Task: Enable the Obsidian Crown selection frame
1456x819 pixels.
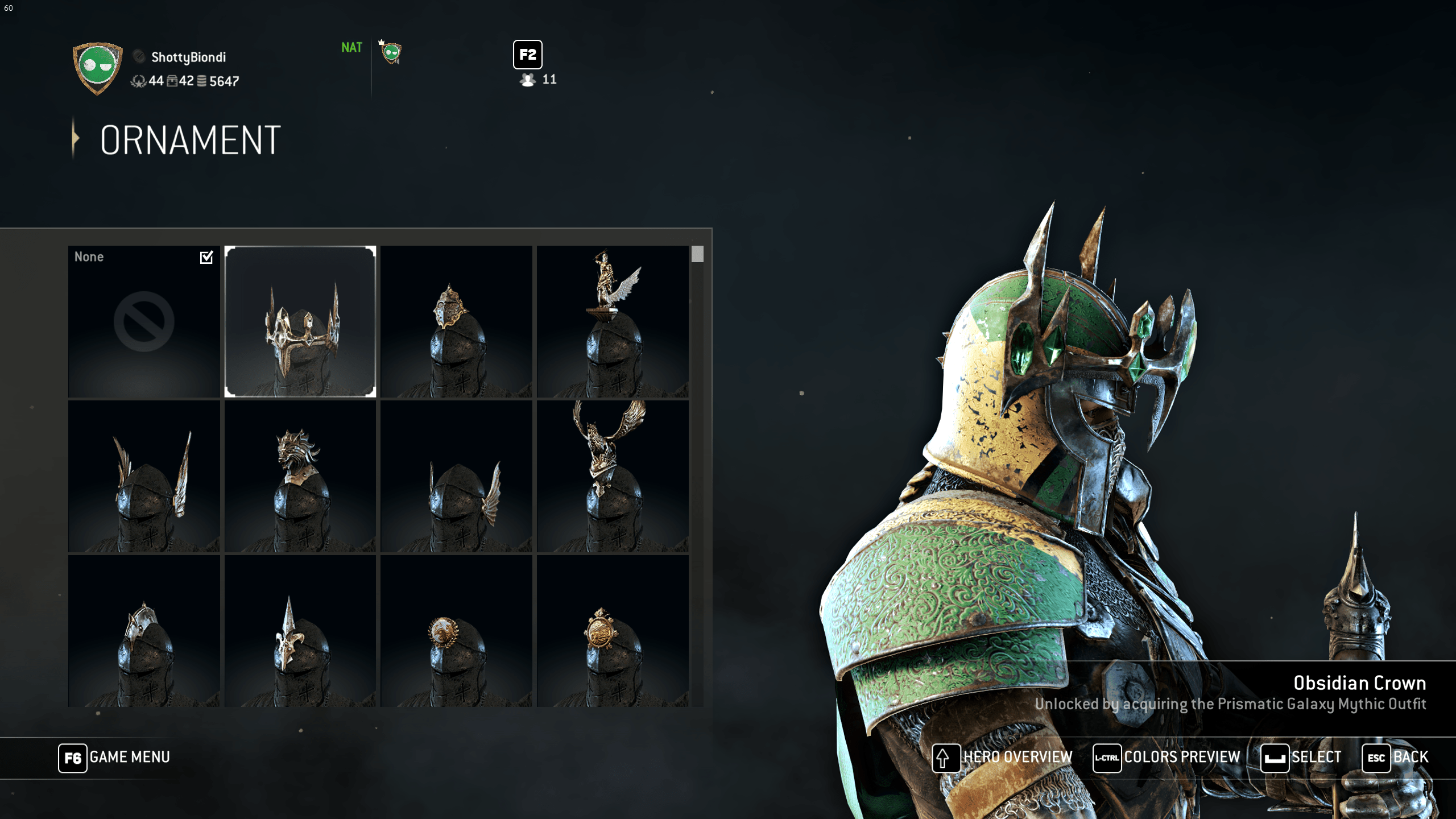Action: (301, 321)
